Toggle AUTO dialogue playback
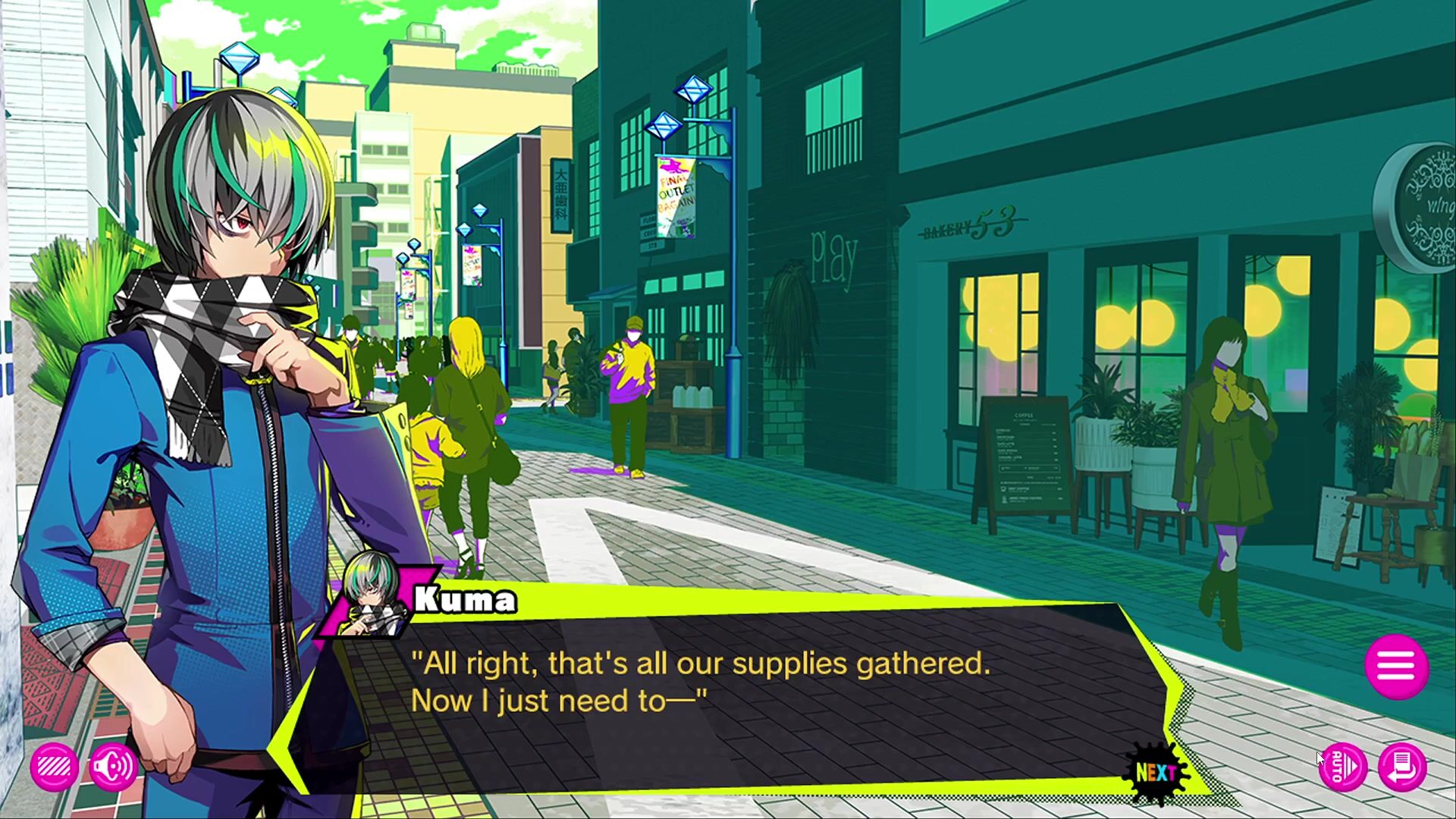 pyautogui.click(x=1342, y=767)
